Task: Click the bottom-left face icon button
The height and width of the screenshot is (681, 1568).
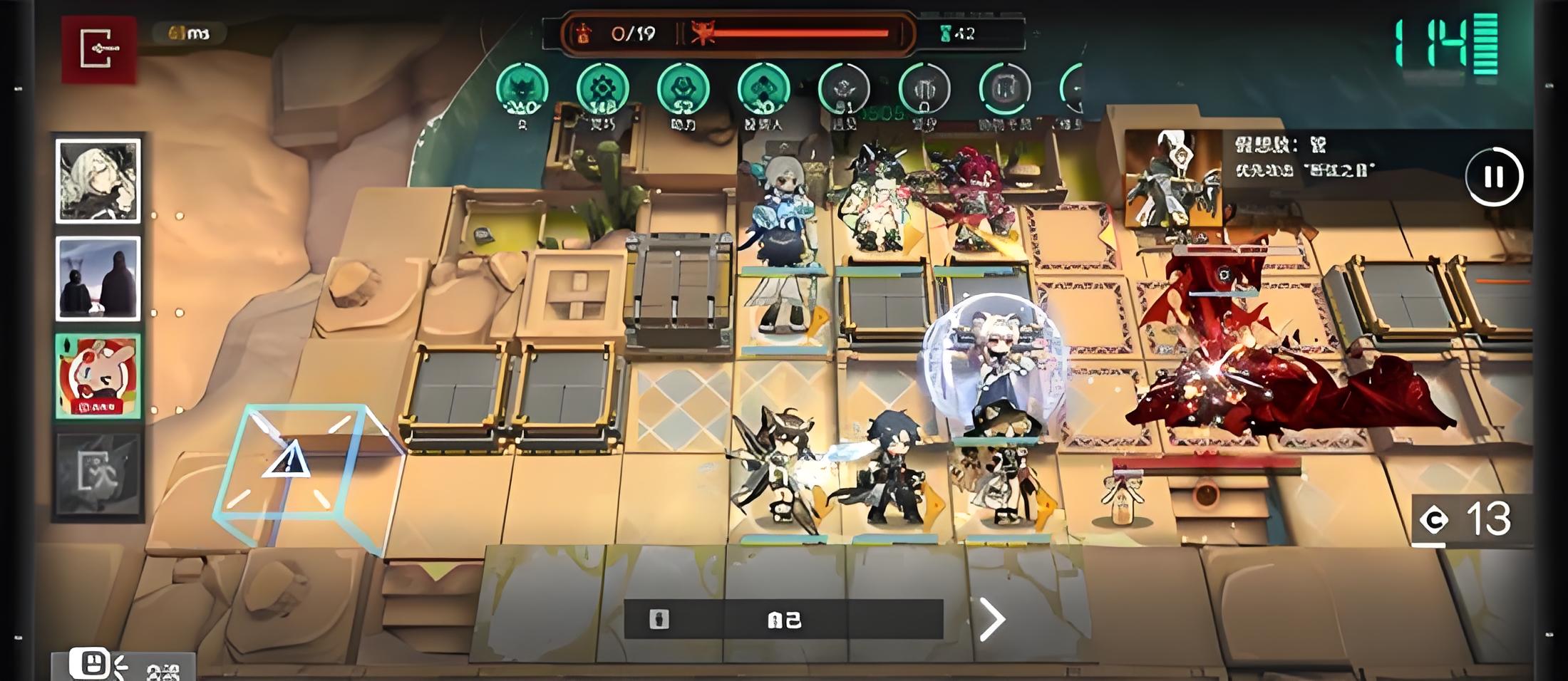Action: (91, 665)
